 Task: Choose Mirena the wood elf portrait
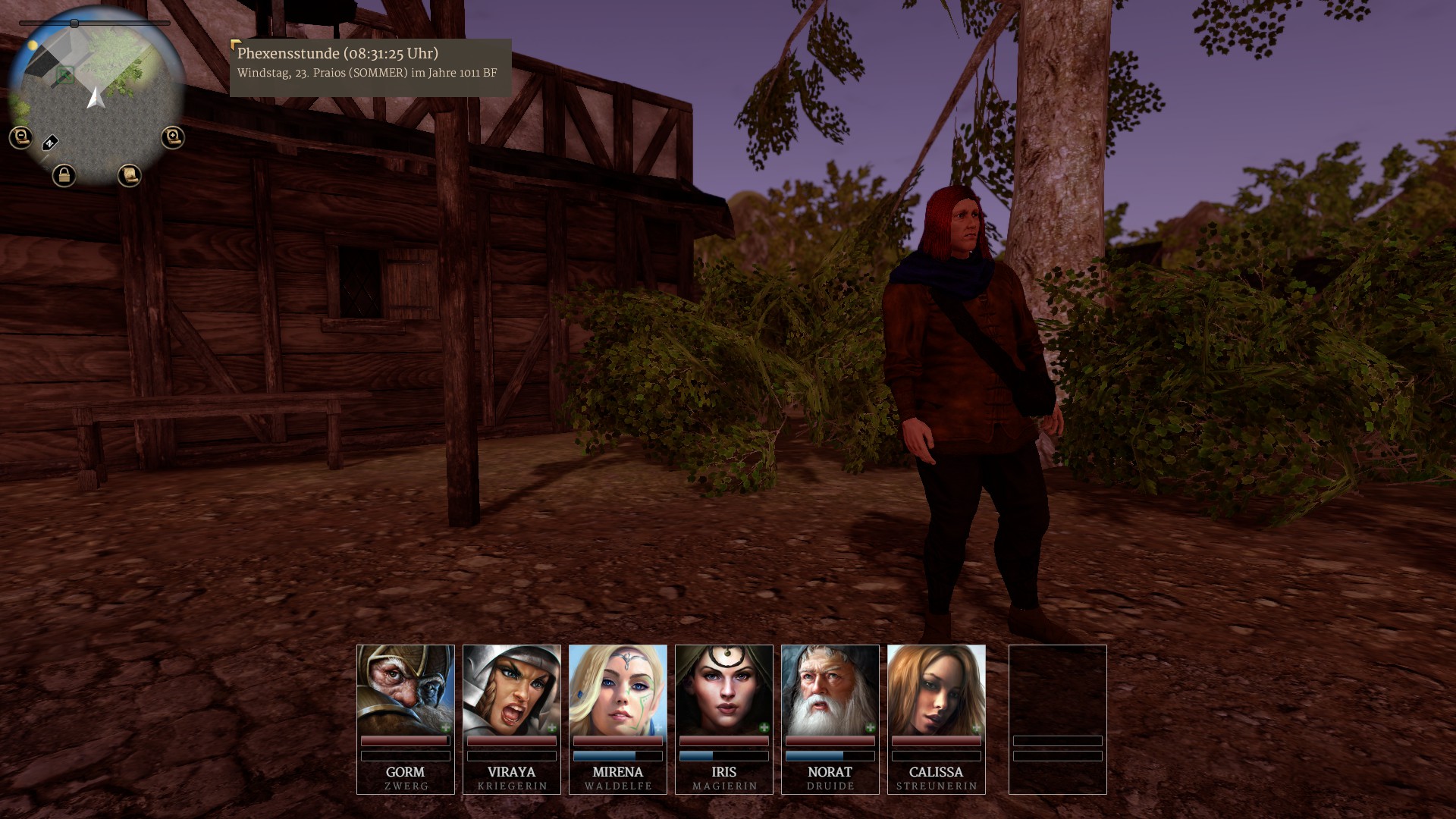[x=618, y=689]
